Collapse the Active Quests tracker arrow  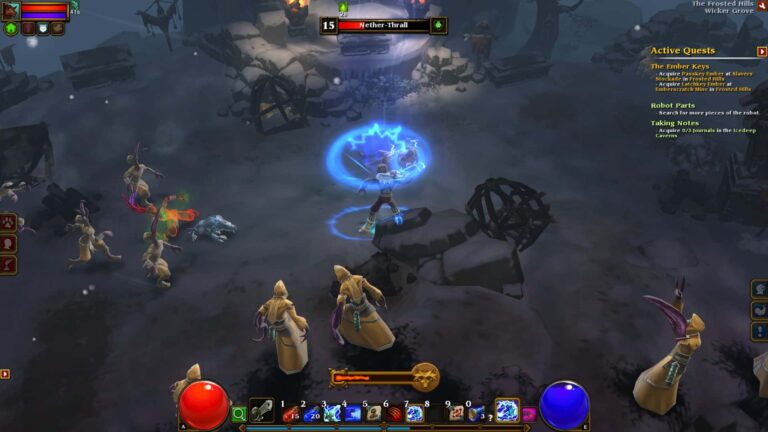pyautogui.click(x=762, y=51)
